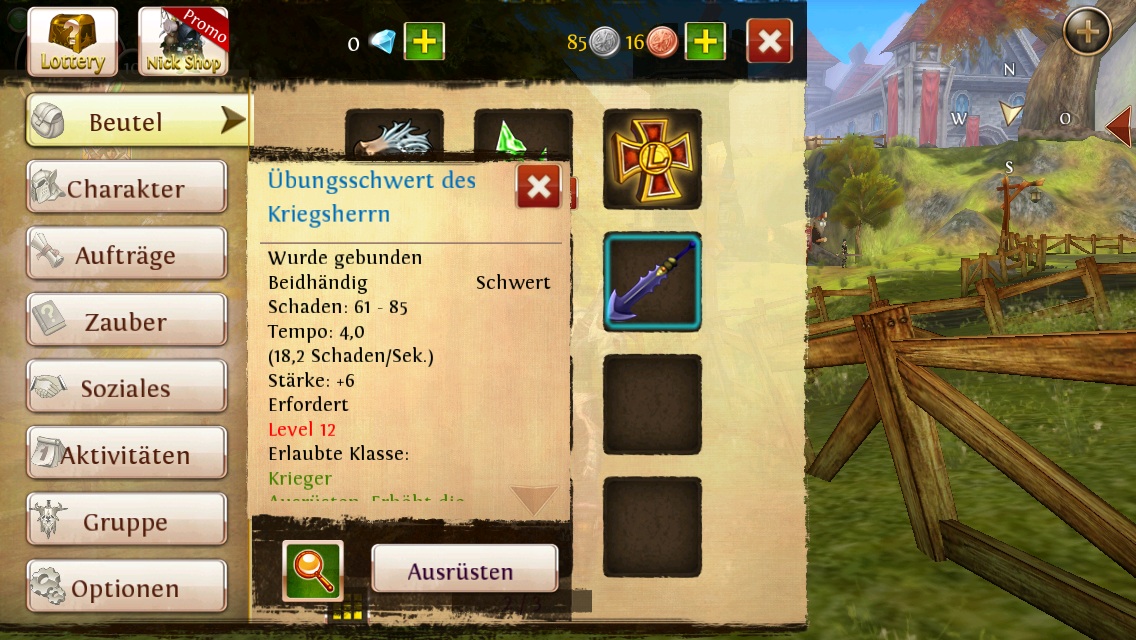Open the Gruppe menu
Screen dimensions: 1136x640
126,522
